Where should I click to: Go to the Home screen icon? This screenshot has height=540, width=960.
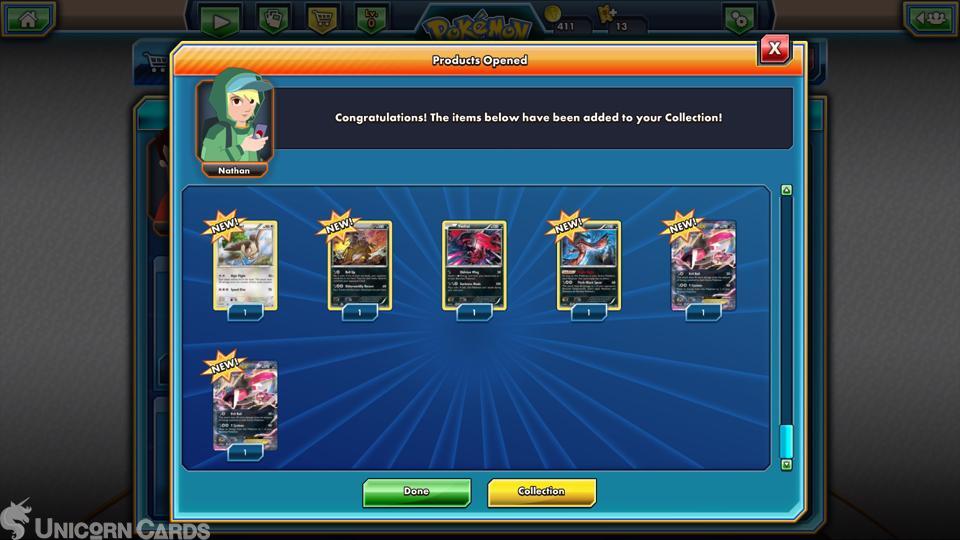[x=27, y=18]
